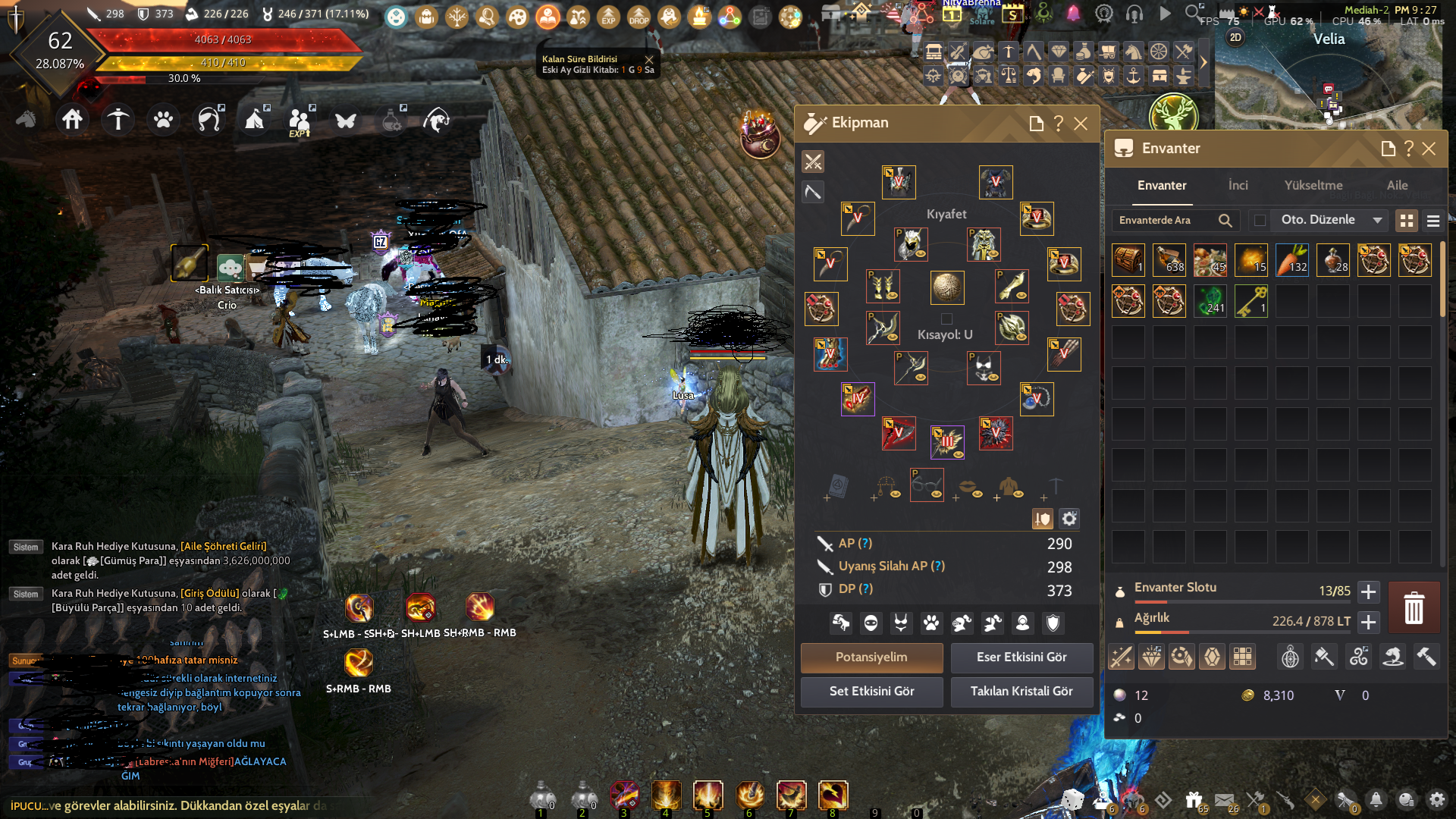Show Eser Etkisini Gör details
This screenshot has height=819, width=1456.
pyautogui.click(x=1021, y=657)
